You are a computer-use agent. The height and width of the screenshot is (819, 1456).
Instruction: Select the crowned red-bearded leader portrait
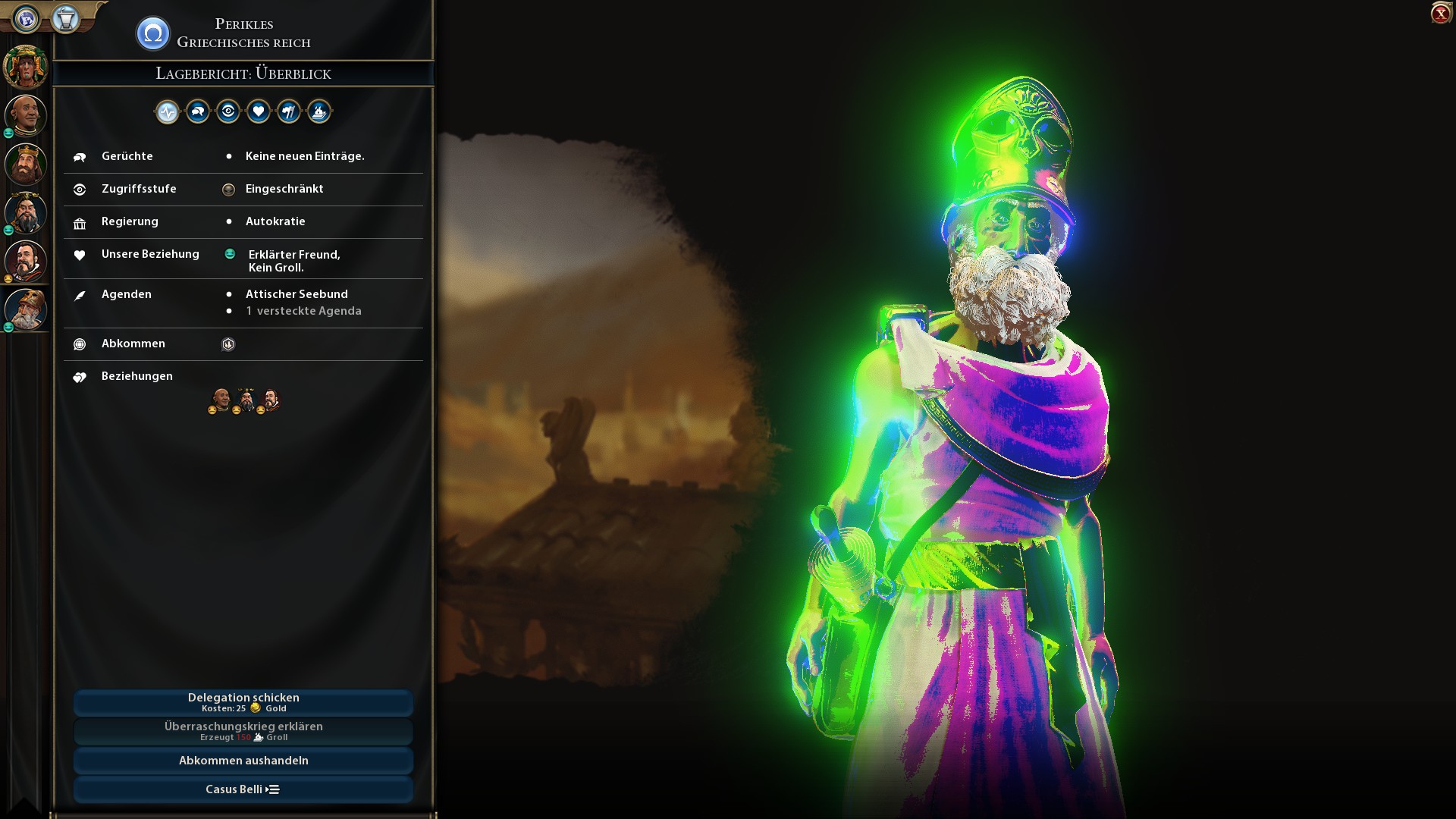[26, 164]
